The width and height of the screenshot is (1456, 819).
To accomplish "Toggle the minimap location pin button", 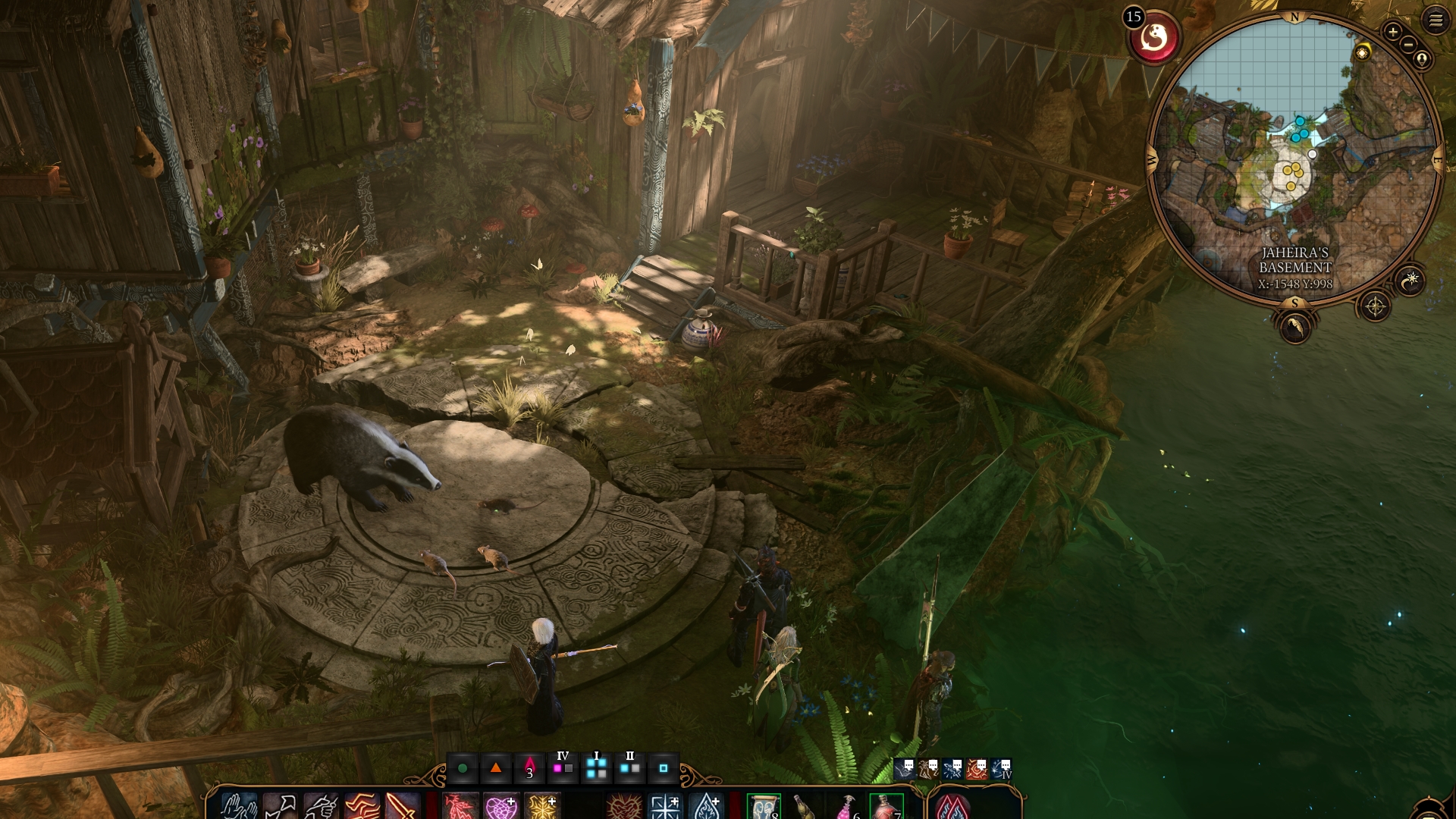I will click(x=1422, y=59).
